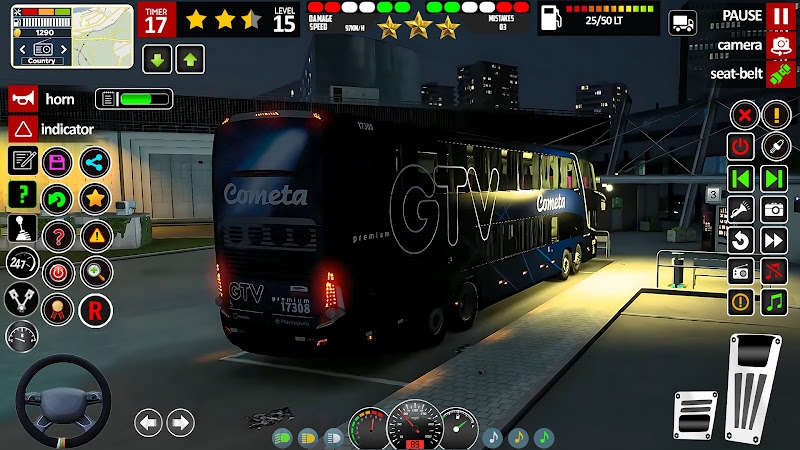Screen dimensions: 800x450
Task: Select the gold star icon
Action: tap(95, 198)
